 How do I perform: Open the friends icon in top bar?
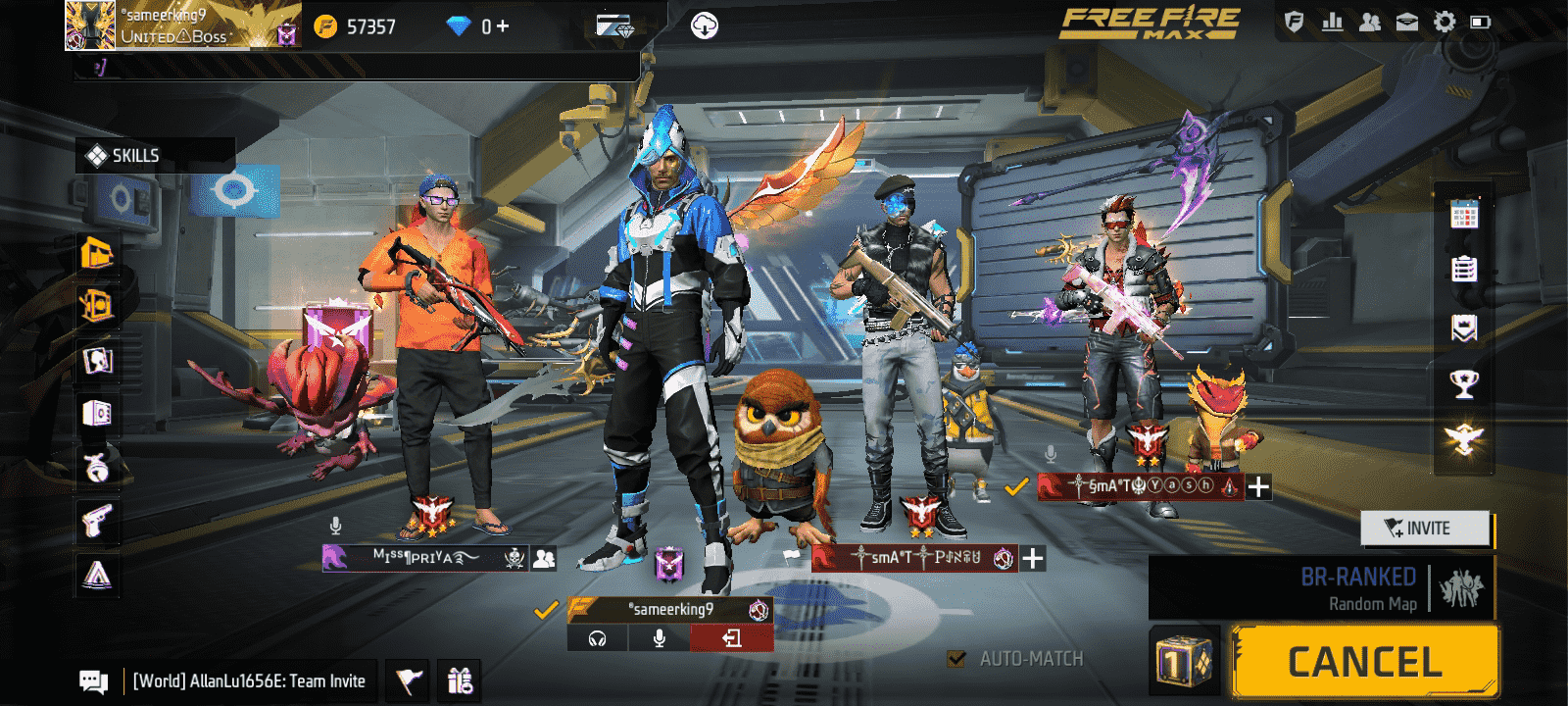click(1370, 23)
